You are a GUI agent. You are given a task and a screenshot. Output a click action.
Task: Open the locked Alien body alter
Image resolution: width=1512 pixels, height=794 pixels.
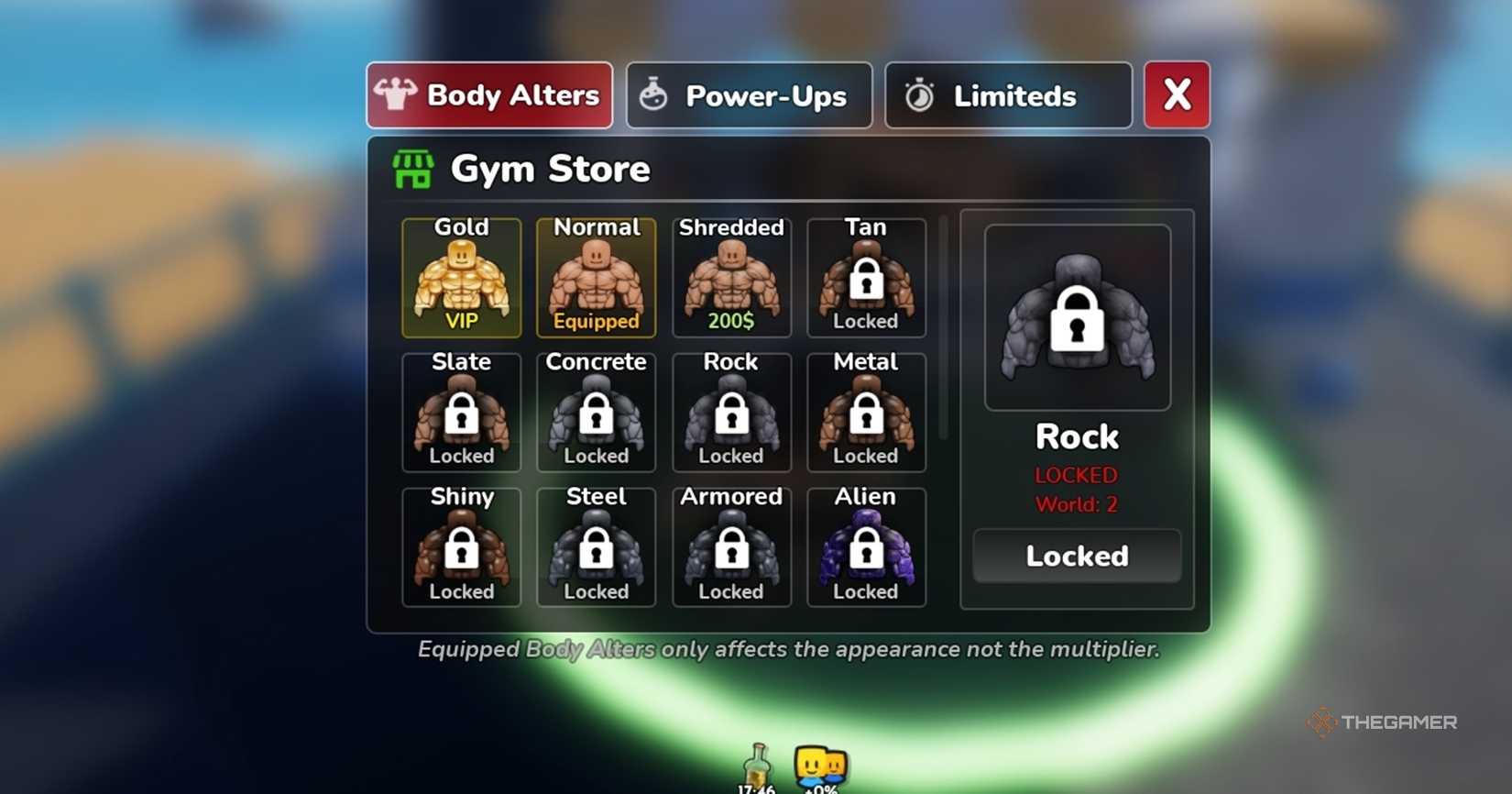tap(865, 547)
